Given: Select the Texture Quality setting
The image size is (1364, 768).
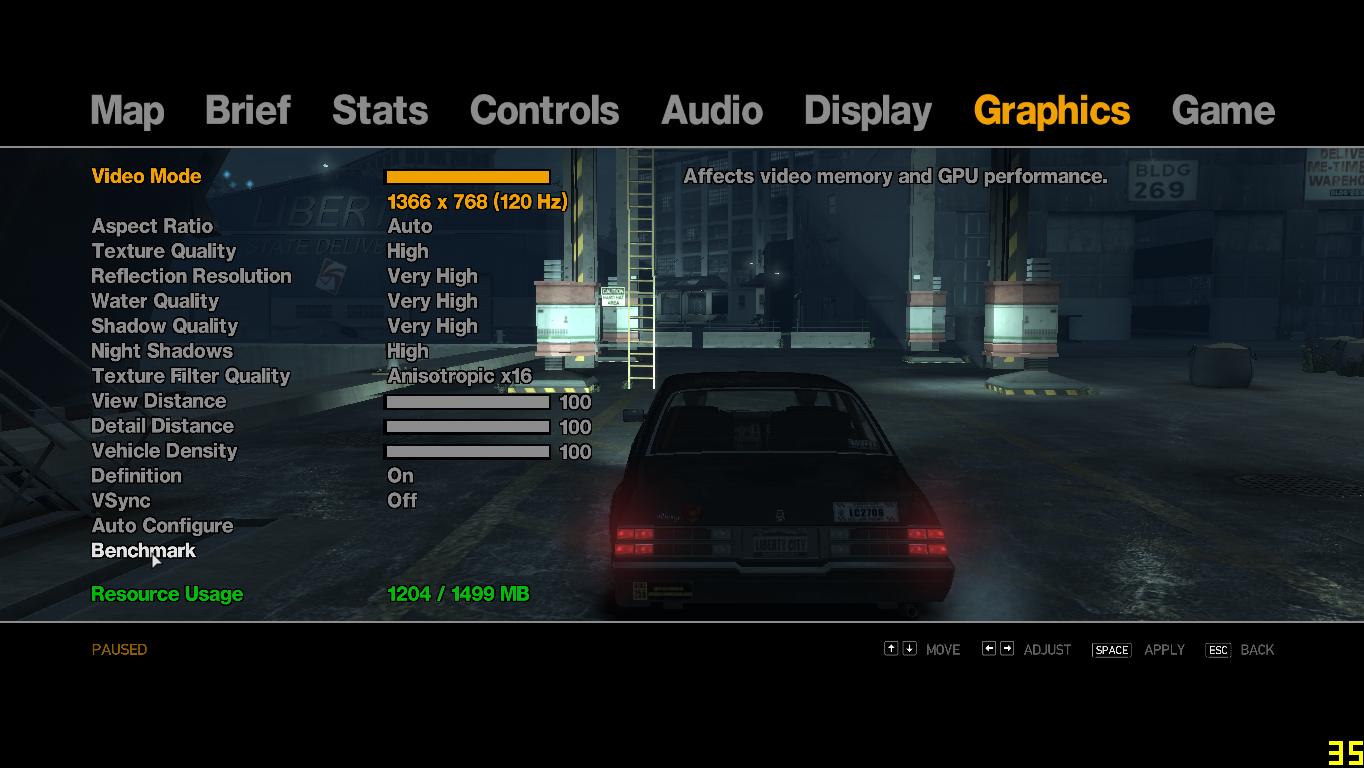Looking at the screenshot, I should pos(163,252).
